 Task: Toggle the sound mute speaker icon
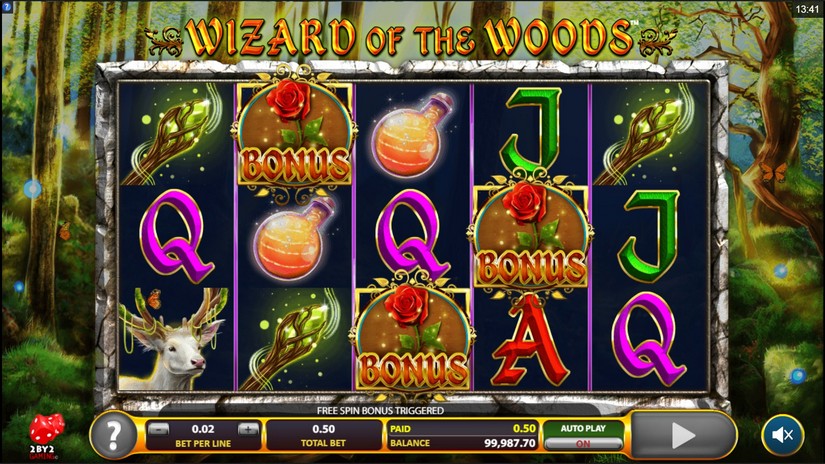[782, 435]
